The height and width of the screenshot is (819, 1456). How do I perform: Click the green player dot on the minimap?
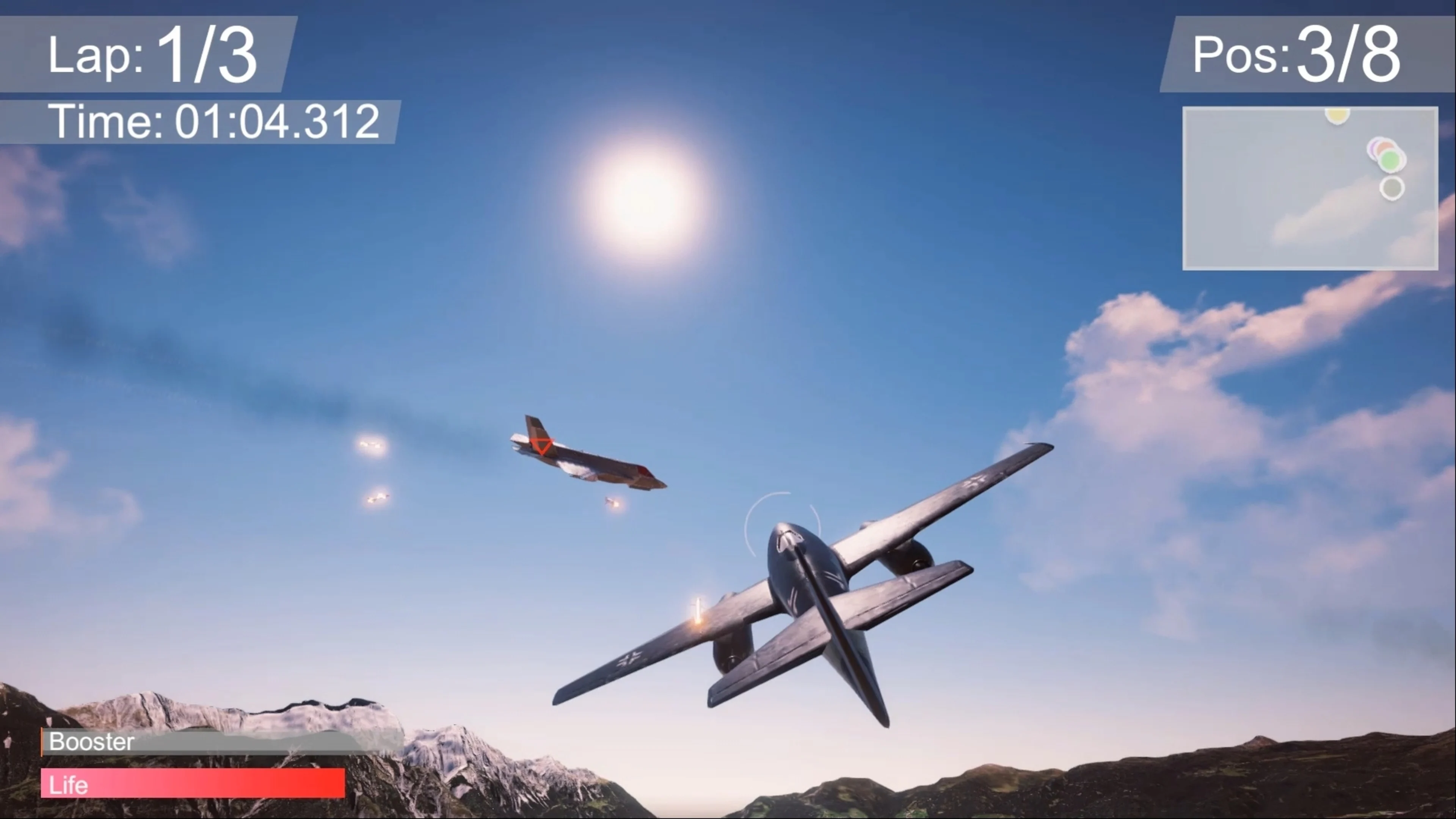1390,160
